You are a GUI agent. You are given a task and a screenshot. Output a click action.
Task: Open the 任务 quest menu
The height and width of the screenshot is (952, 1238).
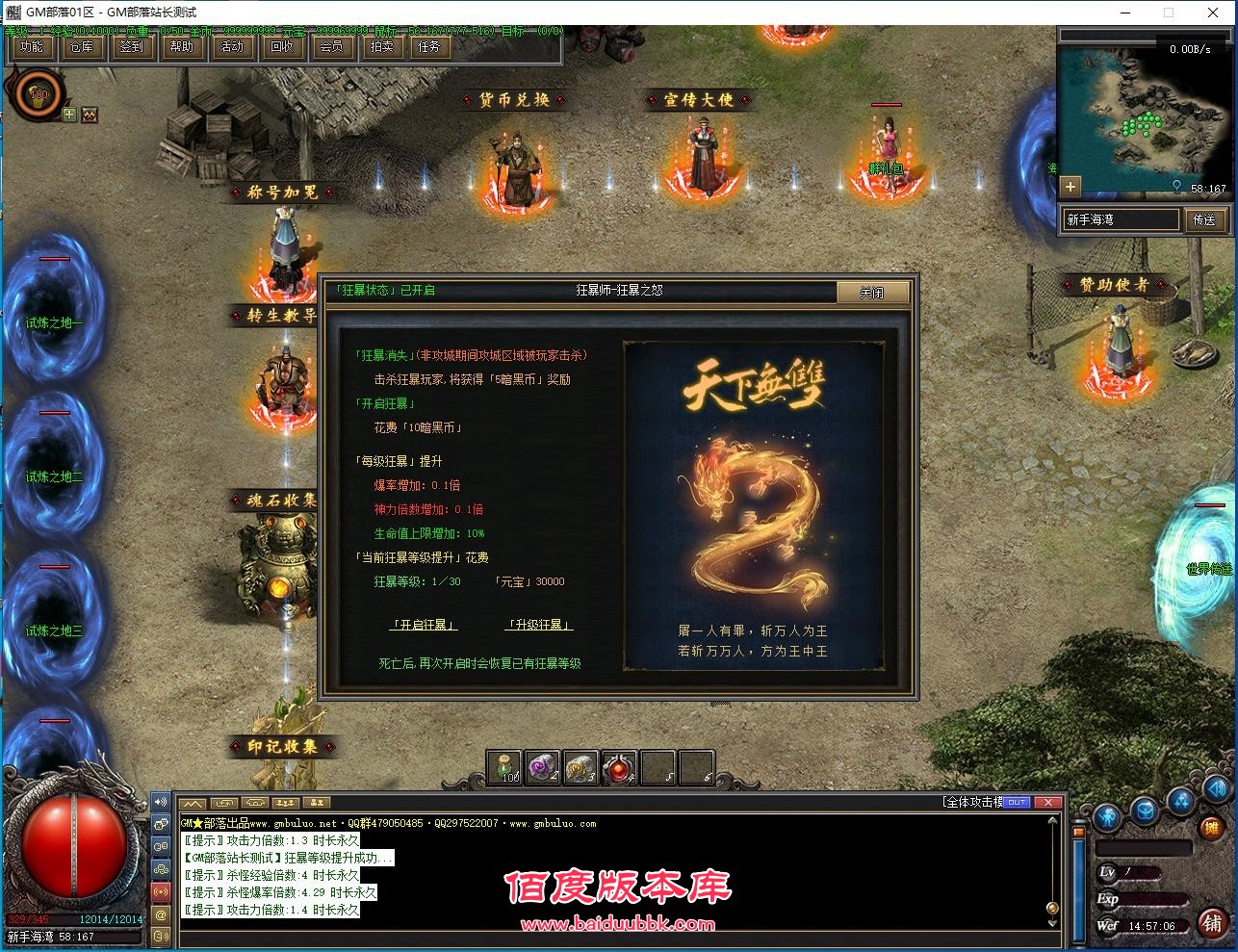click(429, 46)
